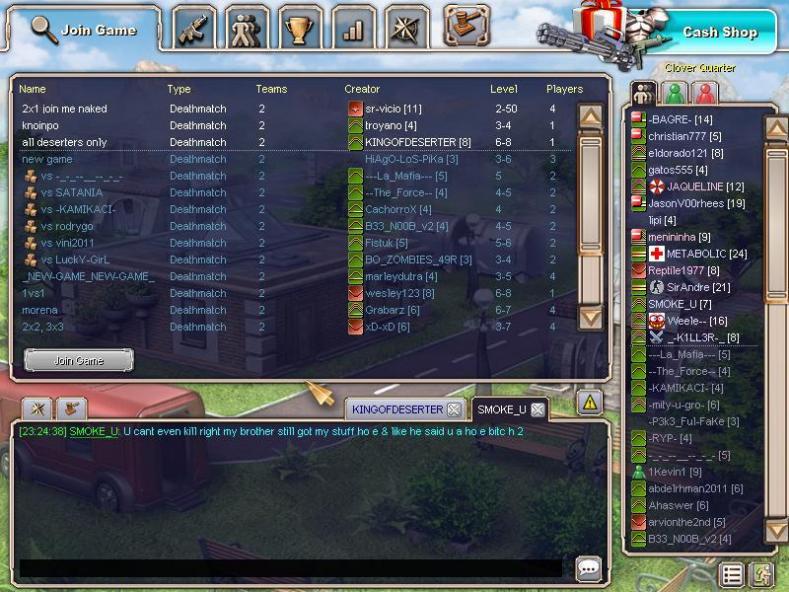Open the judge gavel tab

(x=466, y=25)
